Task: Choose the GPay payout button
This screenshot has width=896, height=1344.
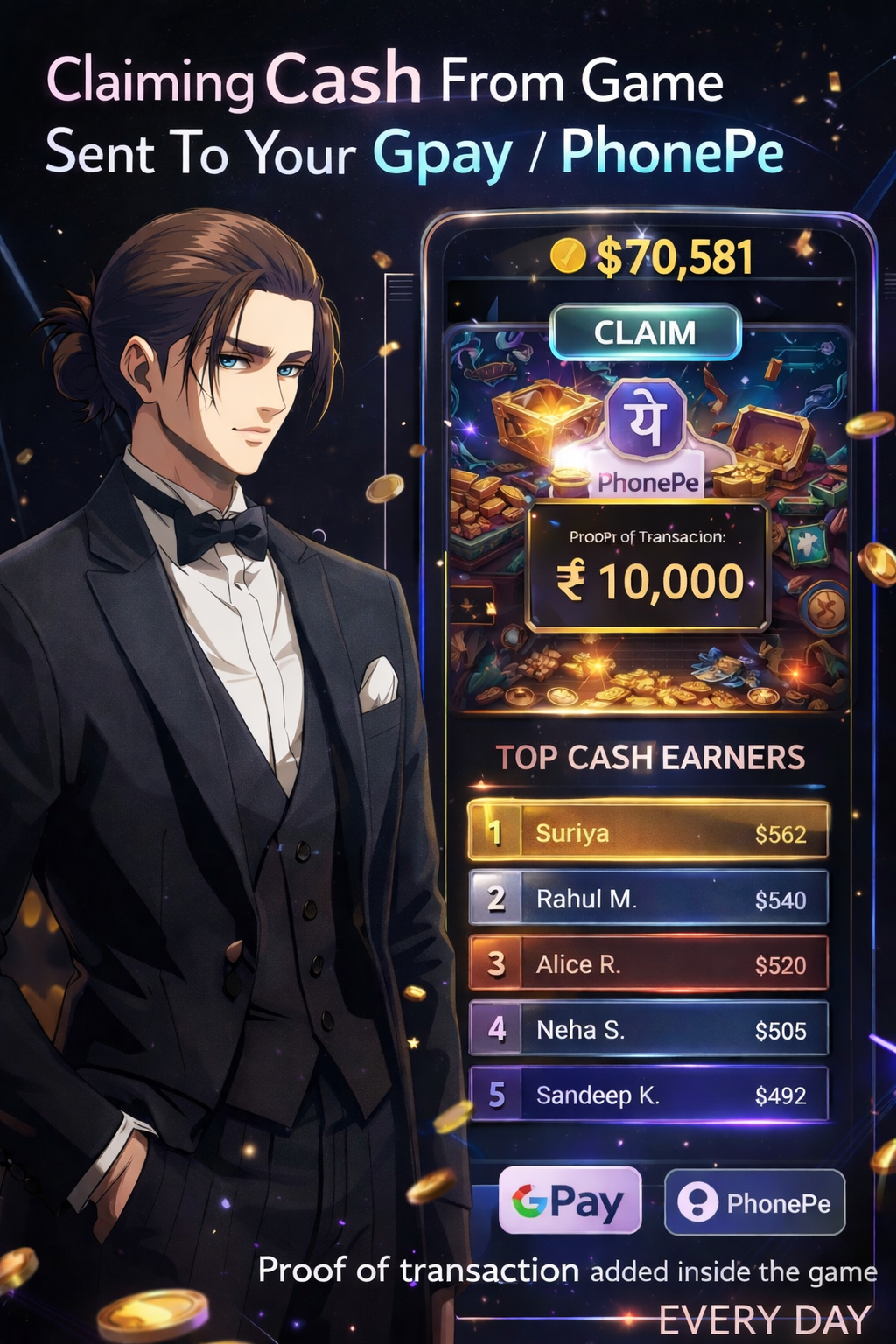Action: (570, 1202)
